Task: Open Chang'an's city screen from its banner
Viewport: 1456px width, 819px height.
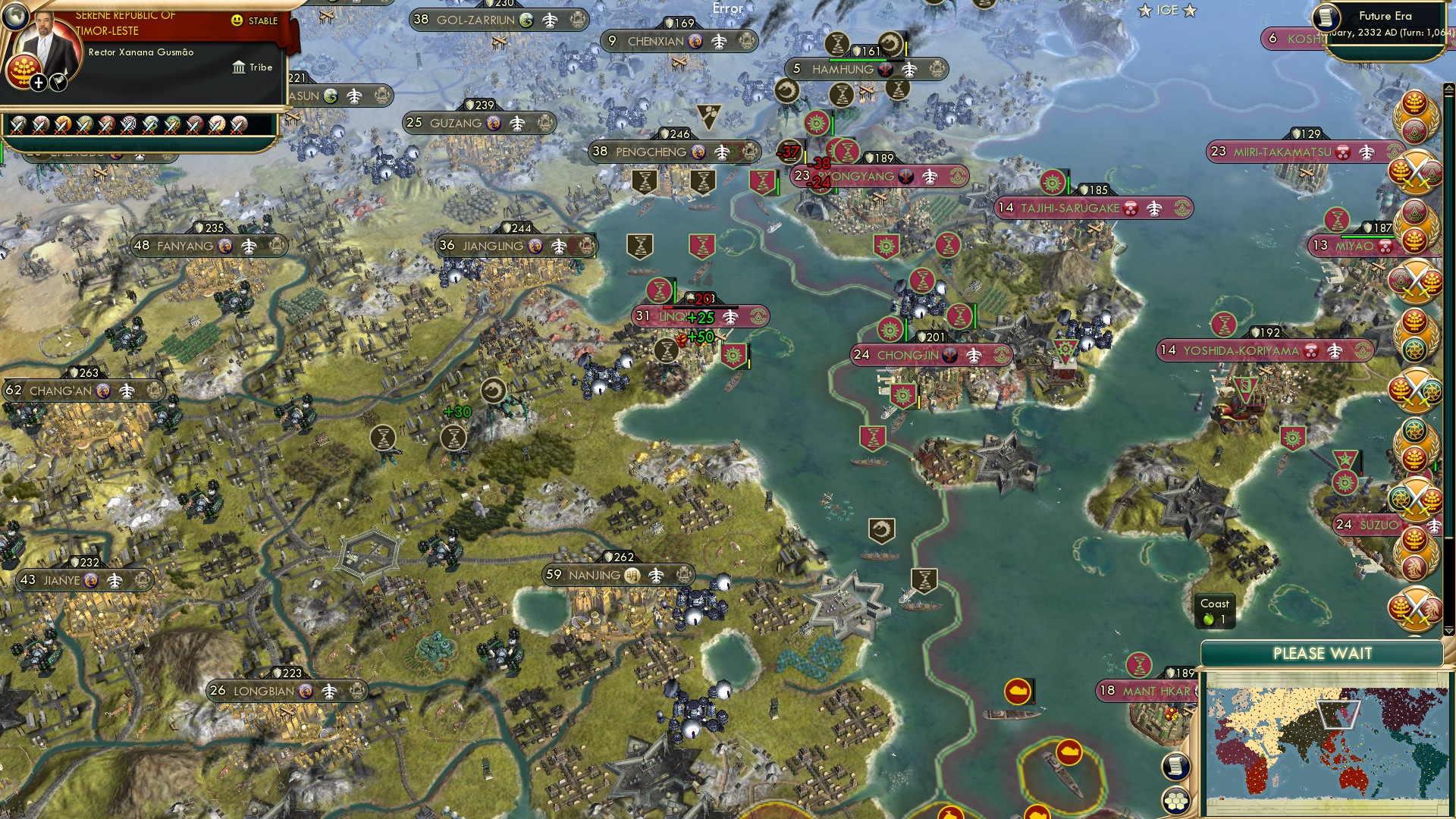Action: click(x=59, y=391)
